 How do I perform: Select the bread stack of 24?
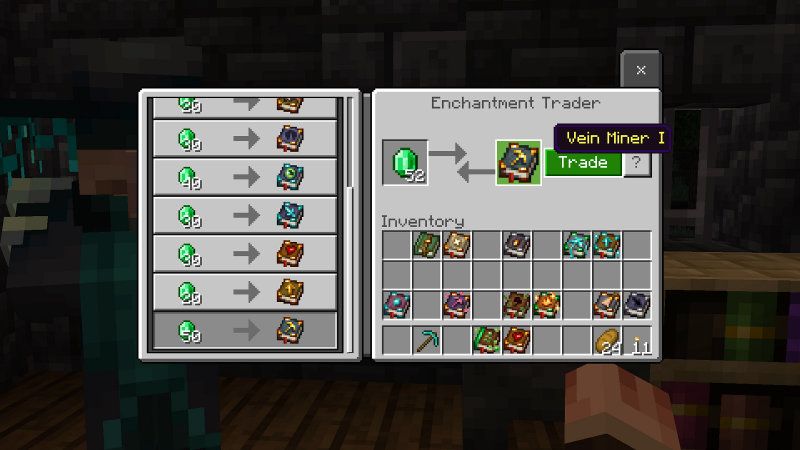[x=607, y=340]
